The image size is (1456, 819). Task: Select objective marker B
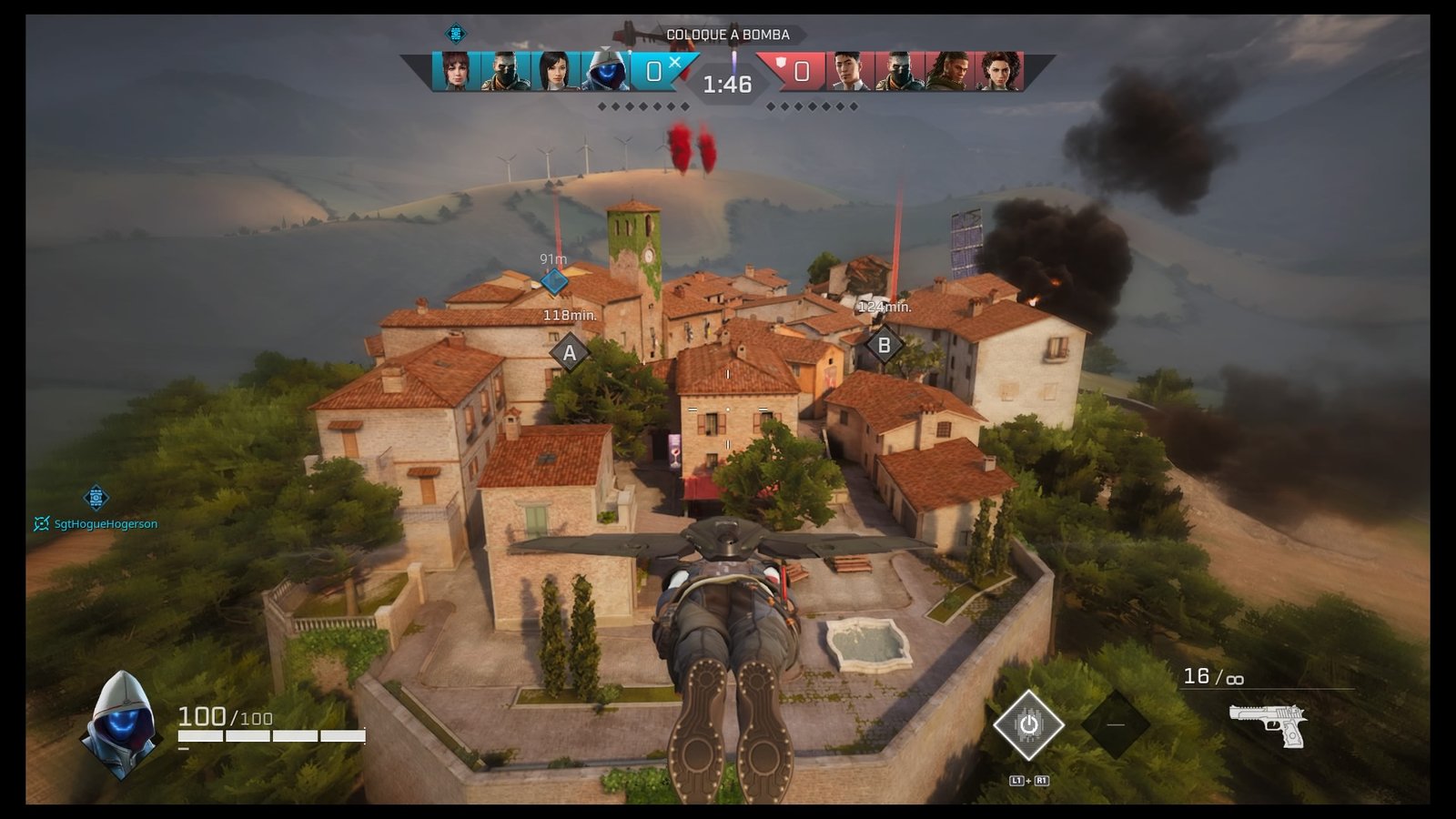click(883, 346)
